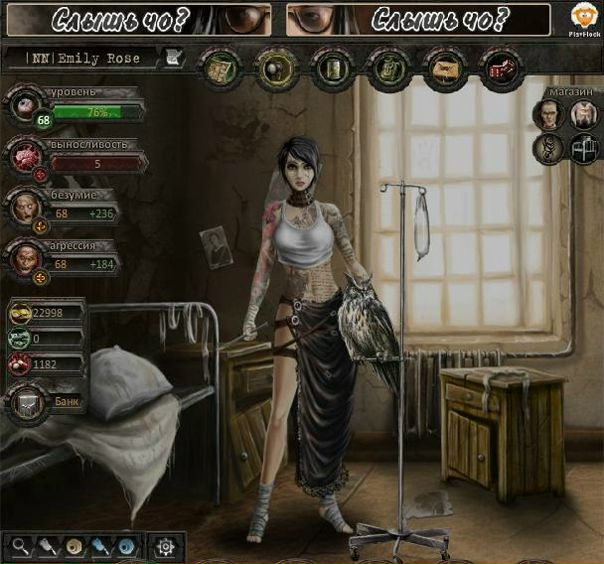Select the round mirror icon in top toolbar
The image size is (604, 564).
[273, 66]
